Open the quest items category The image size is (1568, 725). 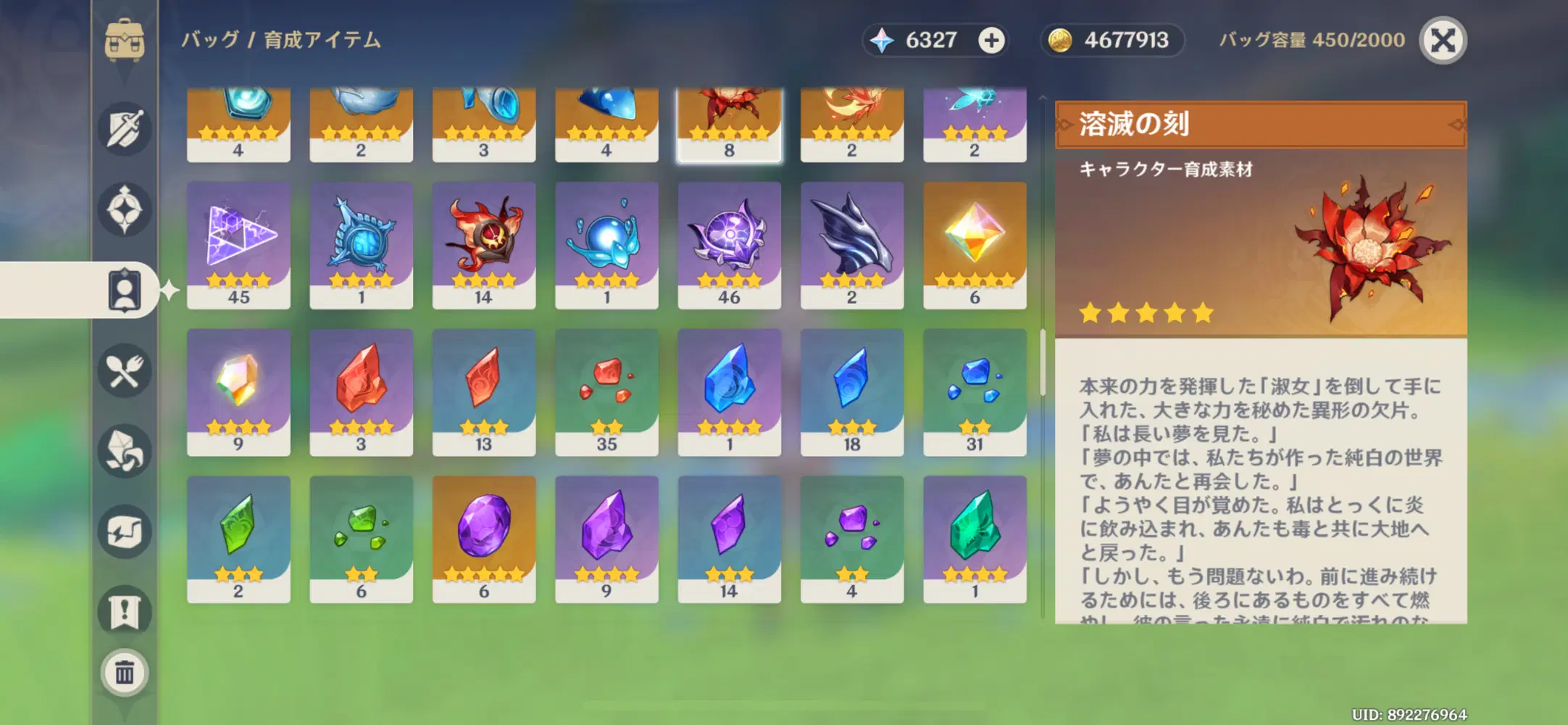coord(125,611)
